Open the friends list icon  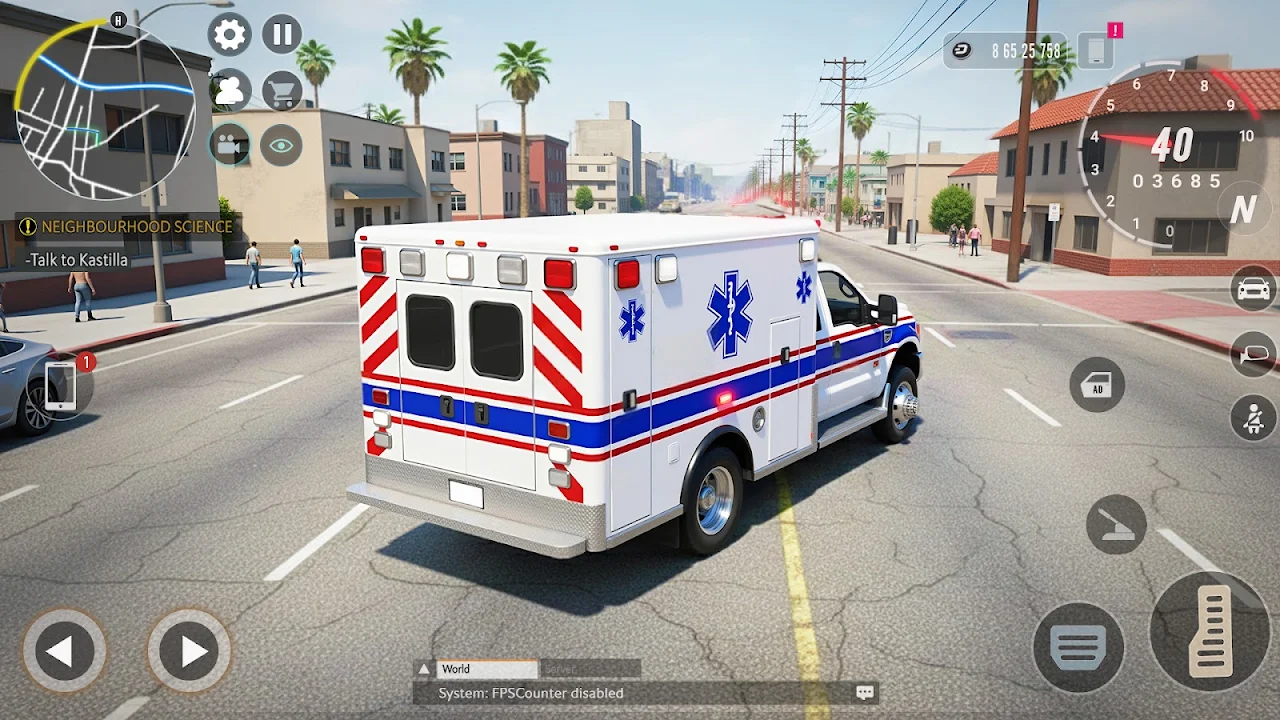(229, 91)
